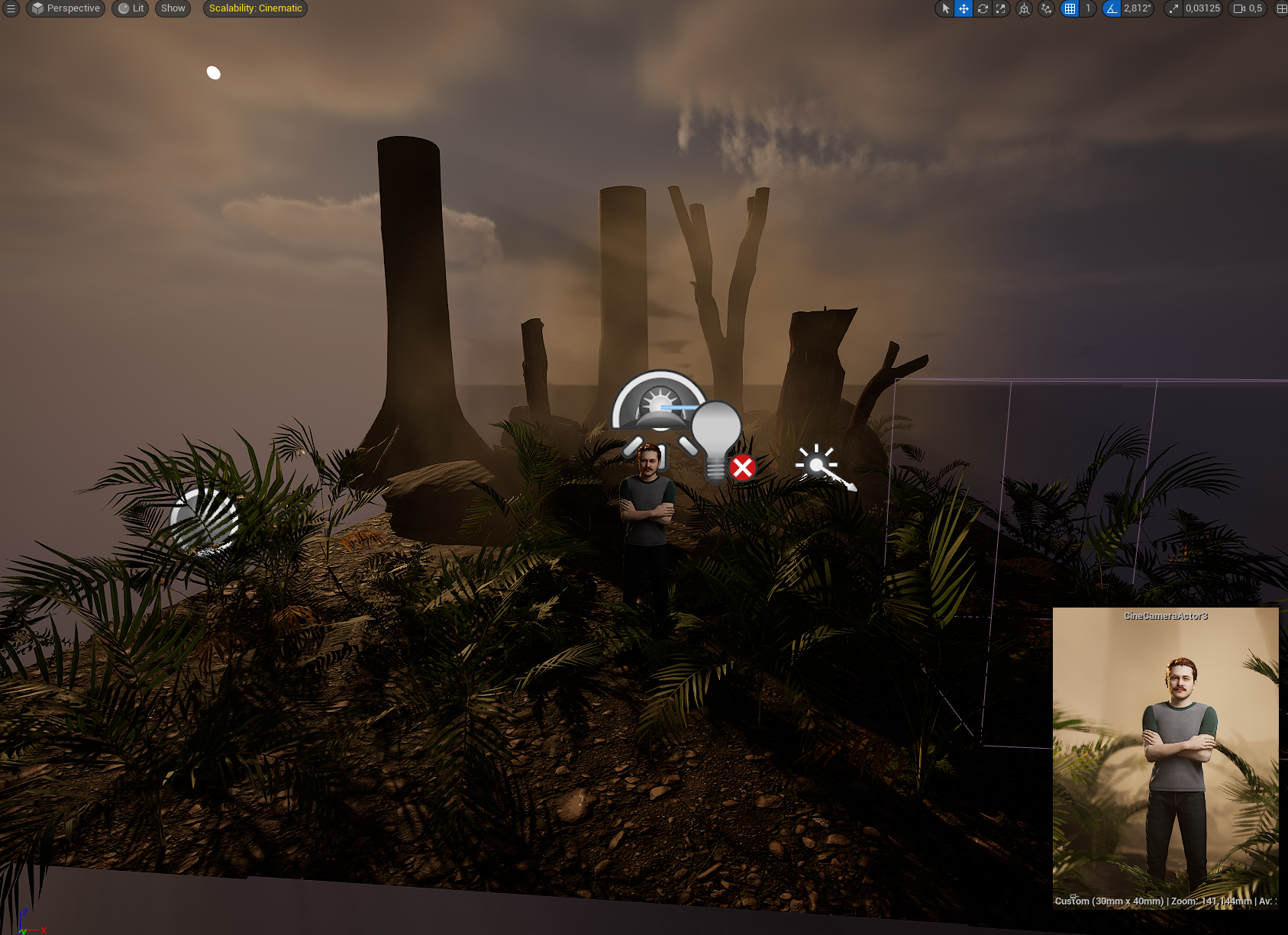Toggle scale snapping icon

coord(1173,8)
